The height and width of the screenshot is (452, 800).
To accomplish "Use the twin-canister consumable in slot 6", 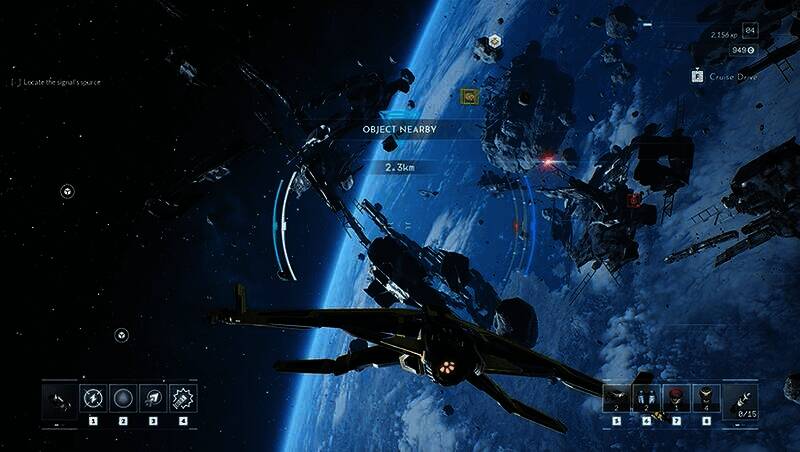I will (646, 397).
